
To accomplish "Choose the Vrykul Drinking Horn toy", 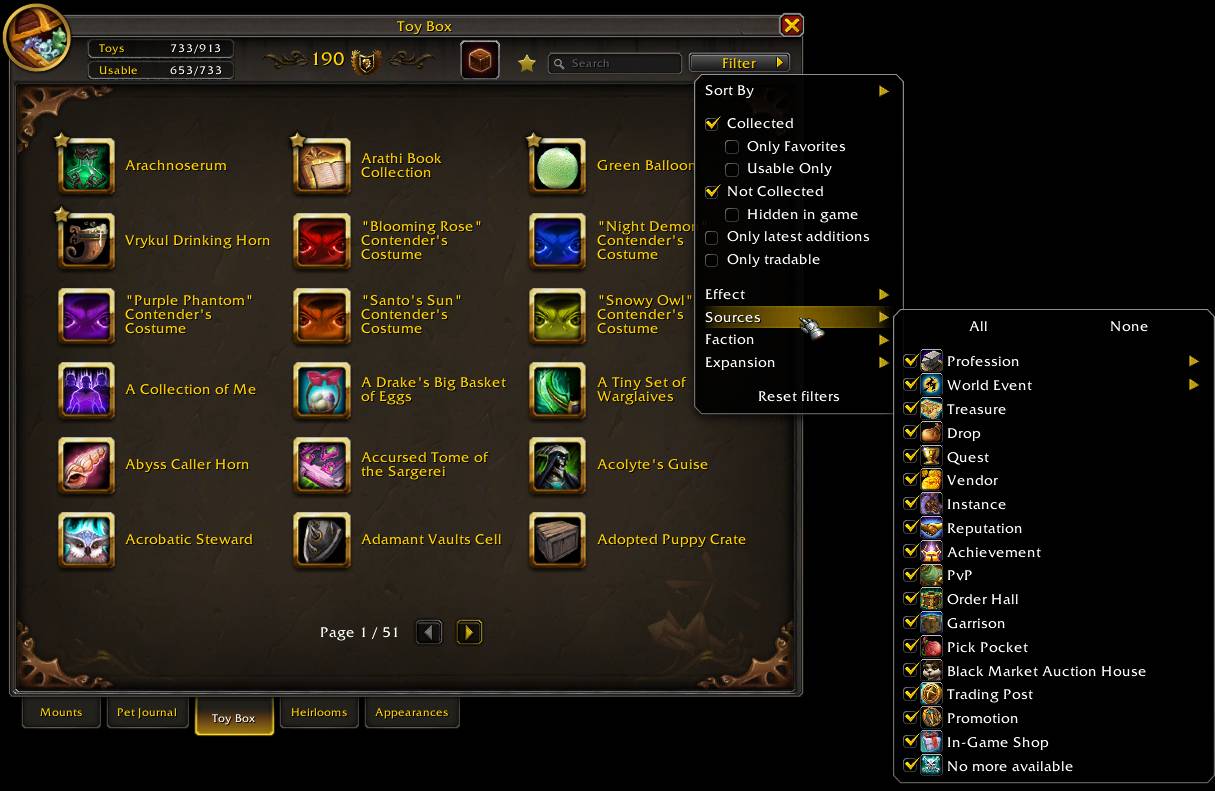I will click(x=87, y=241).
